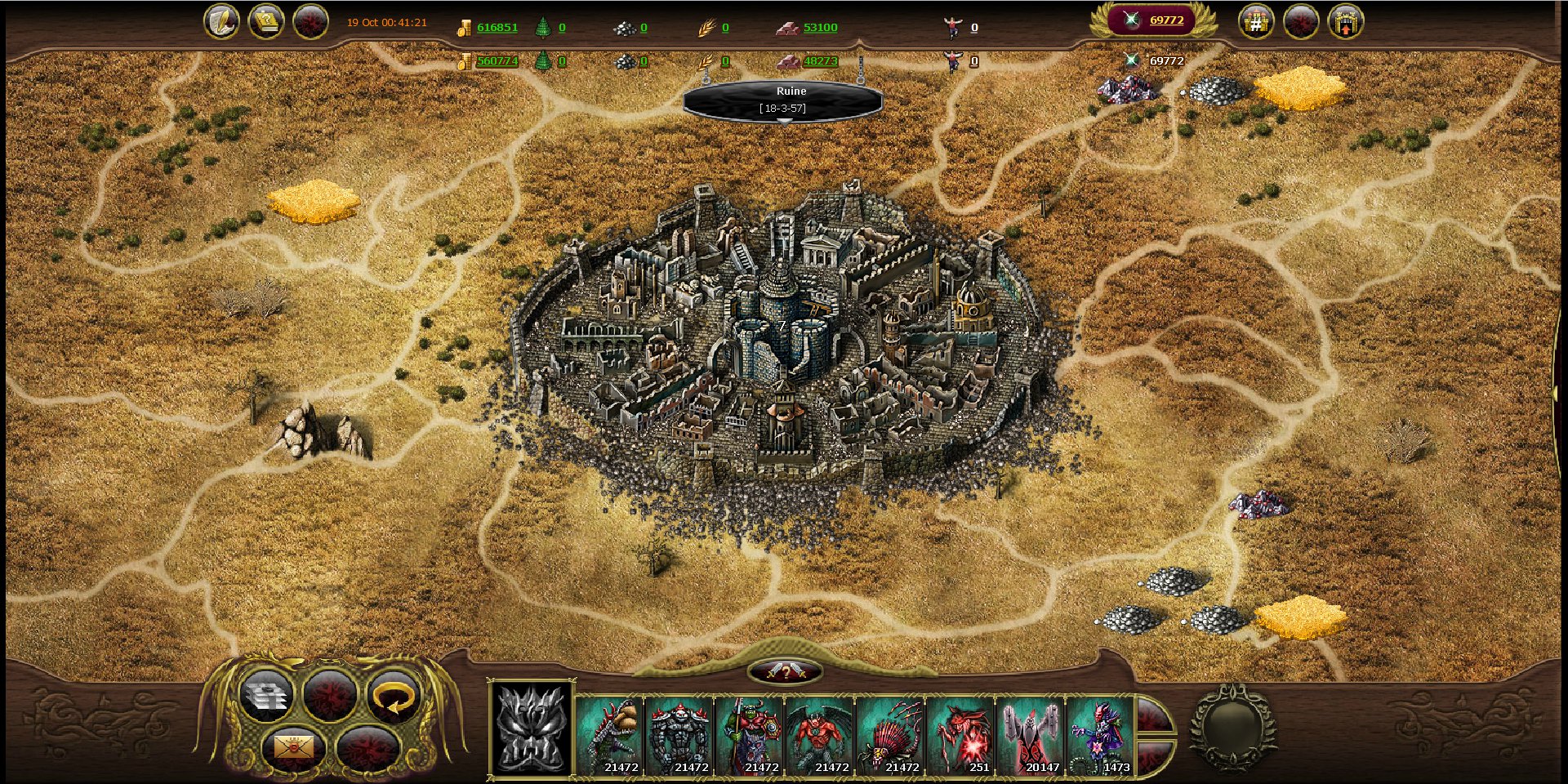The image size is (1568, 784).
Task: Select the red spiny spider unit
Action: (x=891, y=735)
